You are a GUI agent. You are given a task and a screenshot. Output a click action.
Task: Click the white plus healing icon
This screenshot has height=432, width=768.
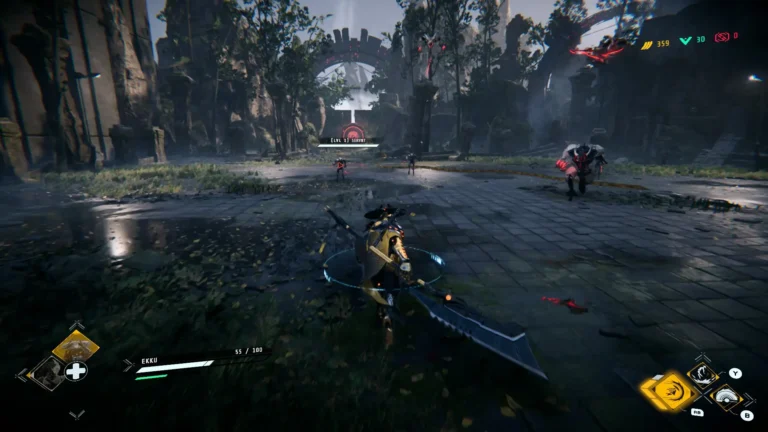pyautogui.click(x=76, y=371)
